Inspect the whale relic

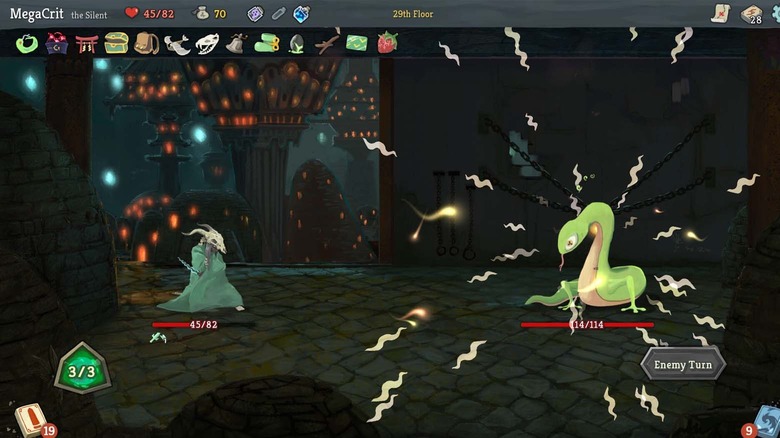coord(177,43)
